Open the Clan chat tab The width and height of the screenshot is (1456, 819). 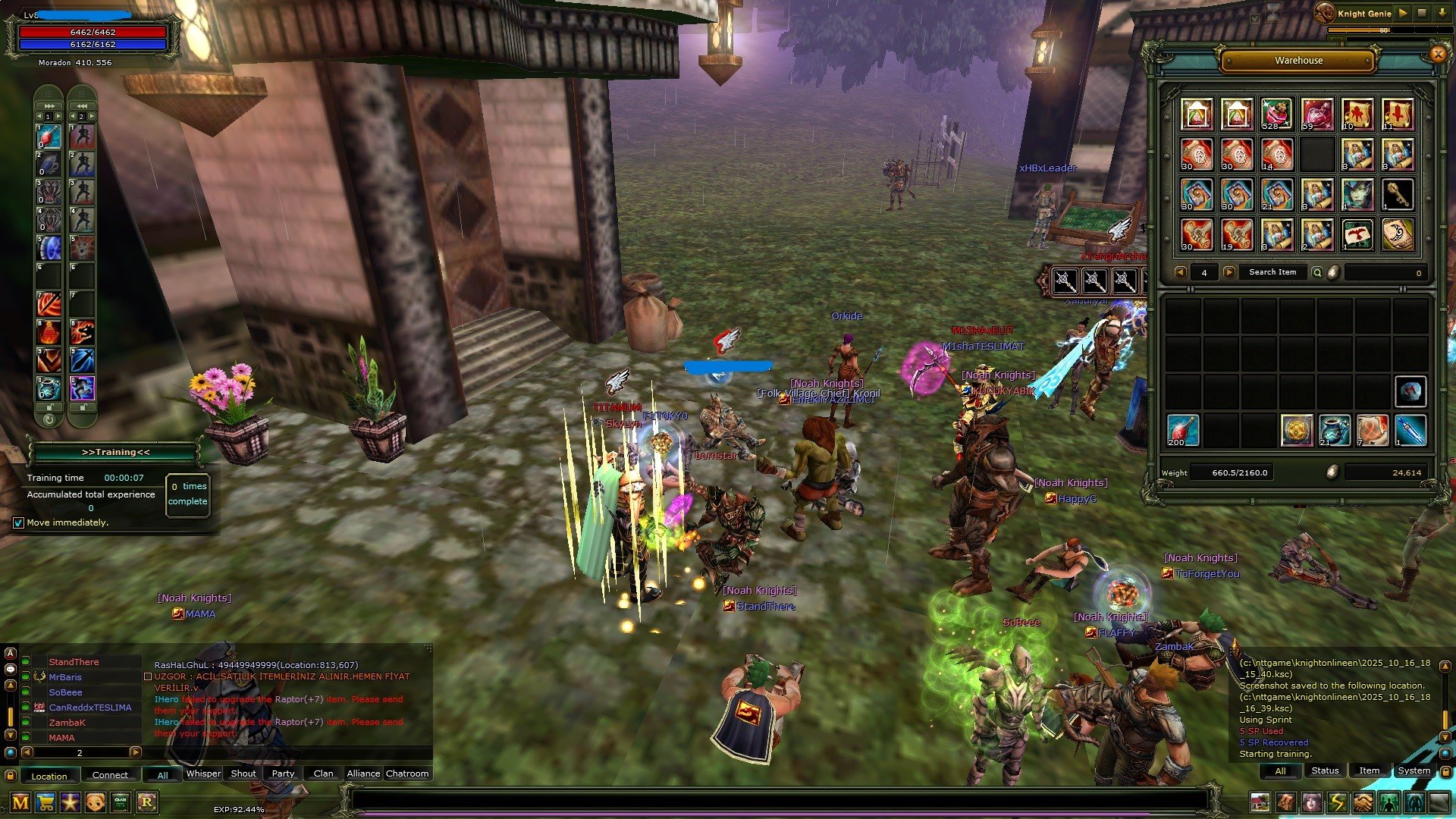click(323, 773)
